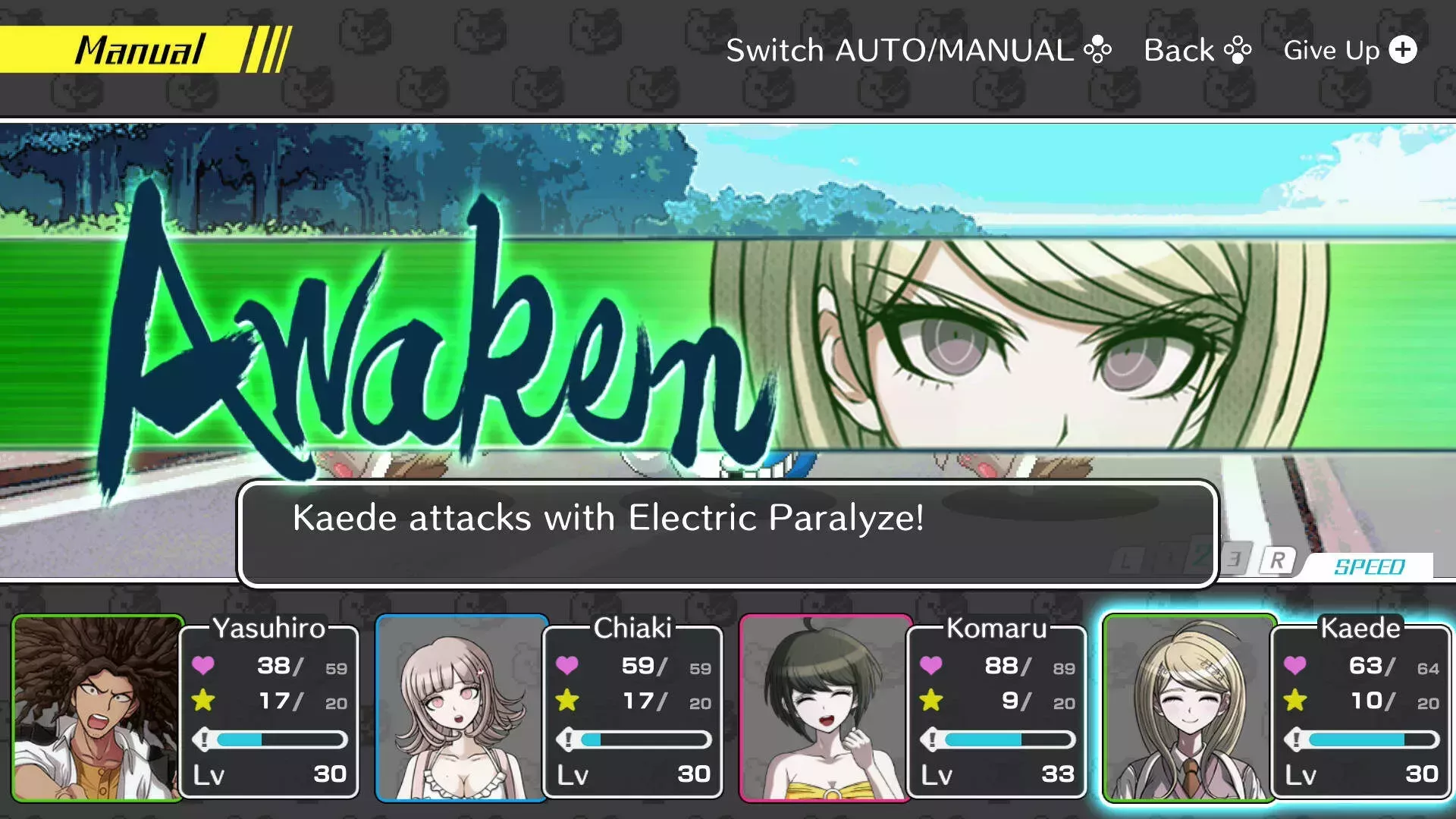This screenshot has height=819, width=1456.
Task: Click the SPEED control label
Action: [1369, 566]
